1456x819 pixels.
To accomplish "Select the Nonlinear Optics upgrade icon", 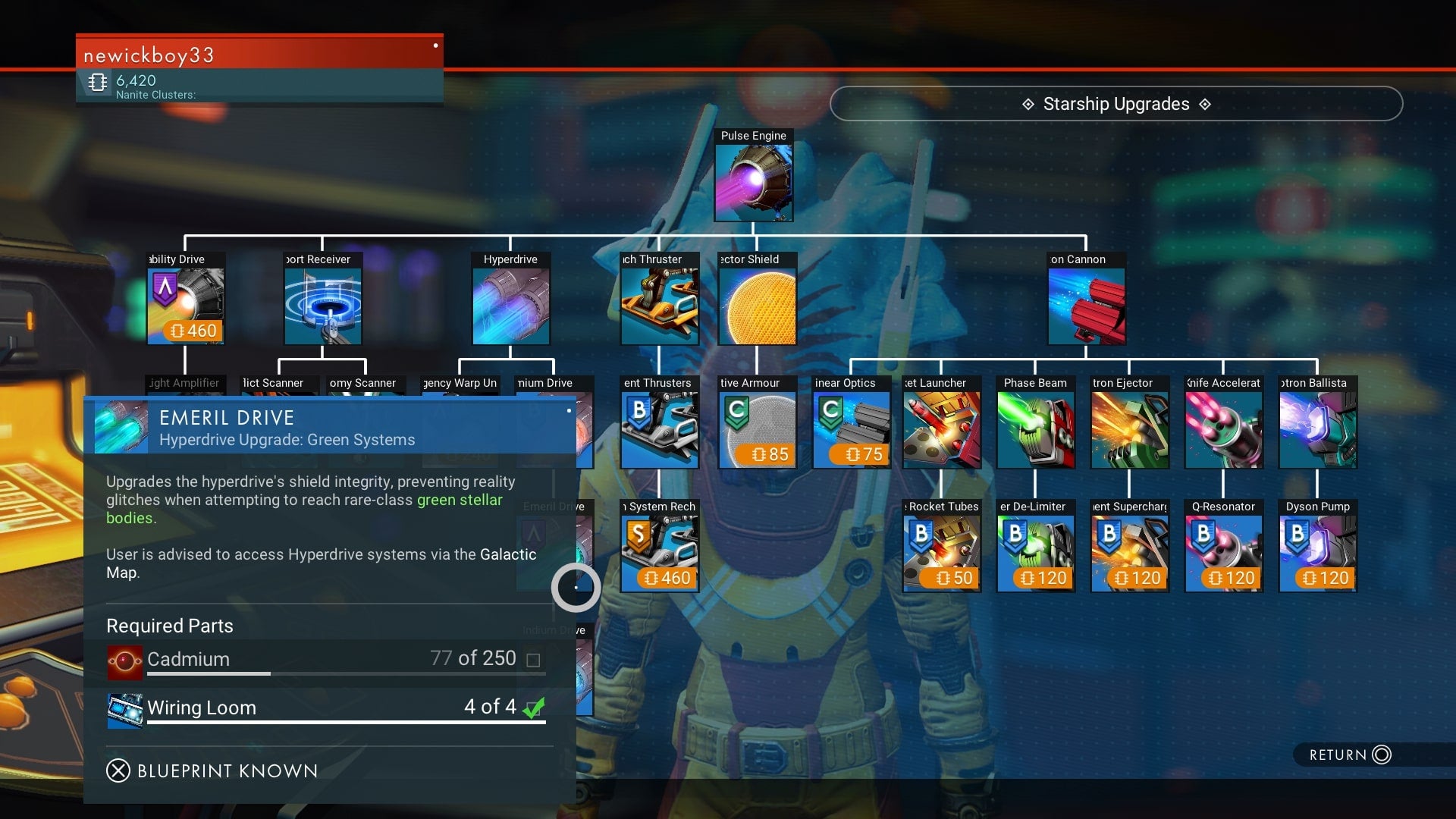I will pos(852,428).
